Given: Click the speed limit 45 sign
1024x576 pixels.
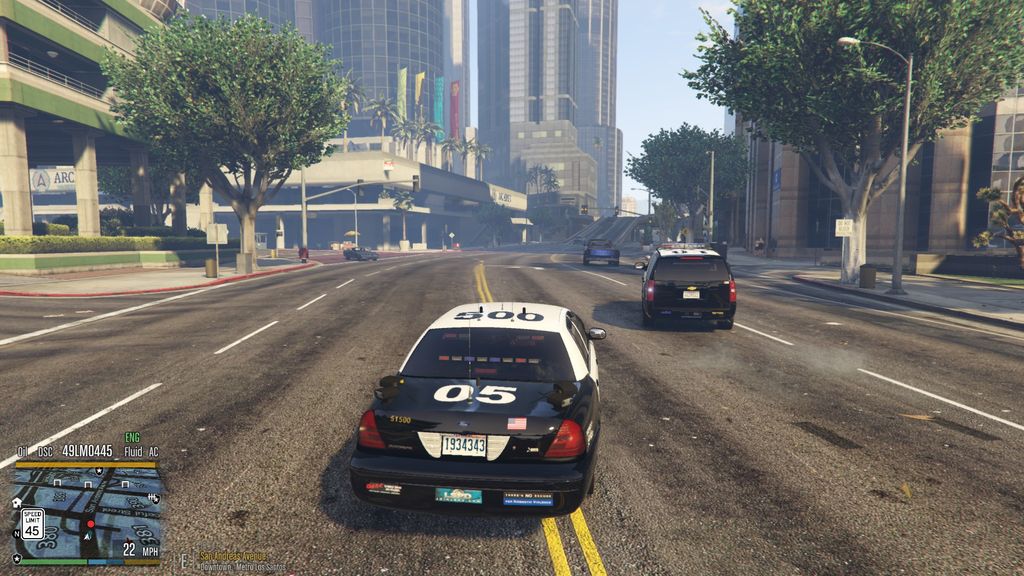Looking at the screenshot, I should click(x=32, y=522).
